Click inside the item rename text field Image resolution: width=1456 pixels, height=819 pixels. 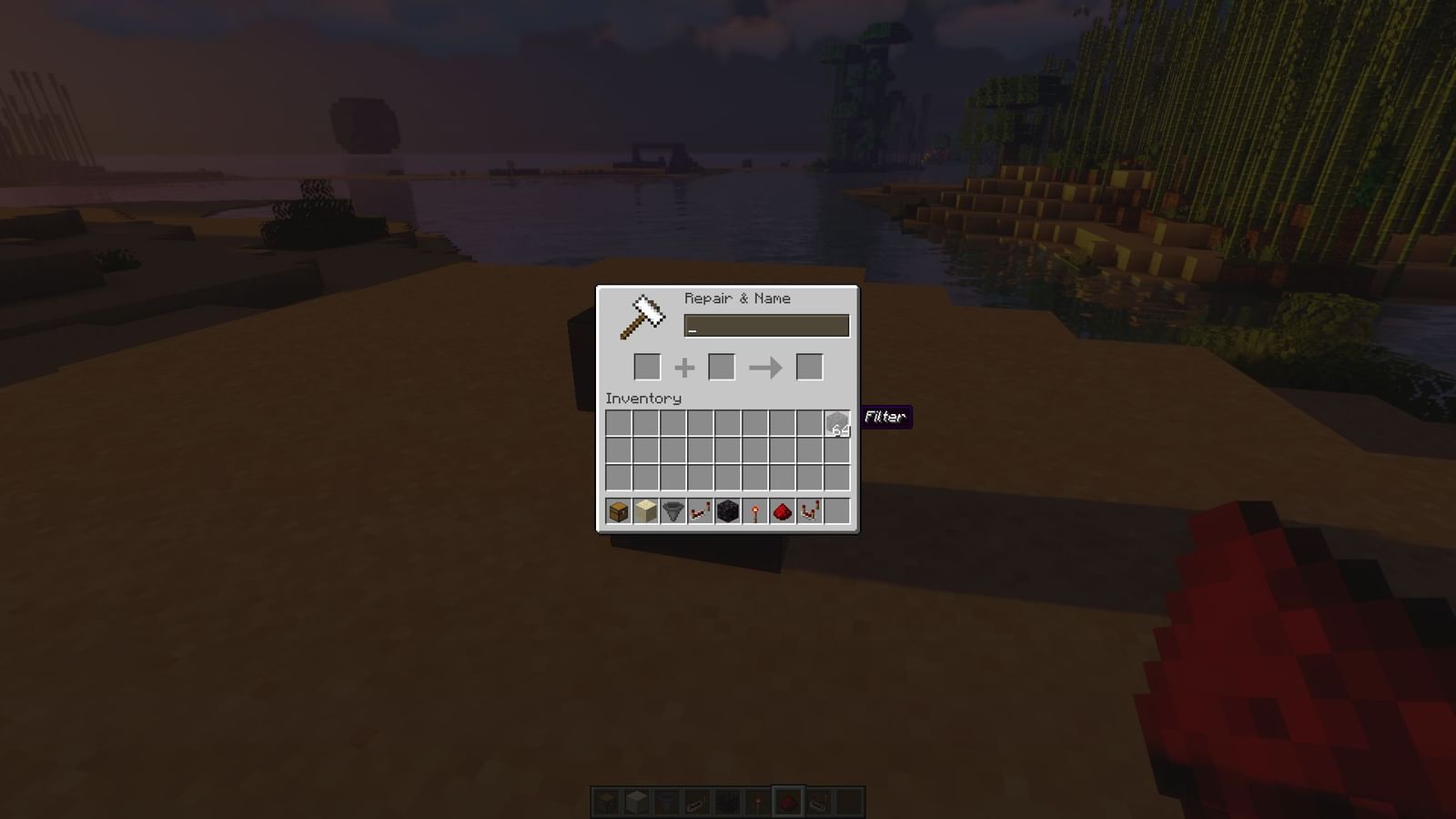coord(767,325)
